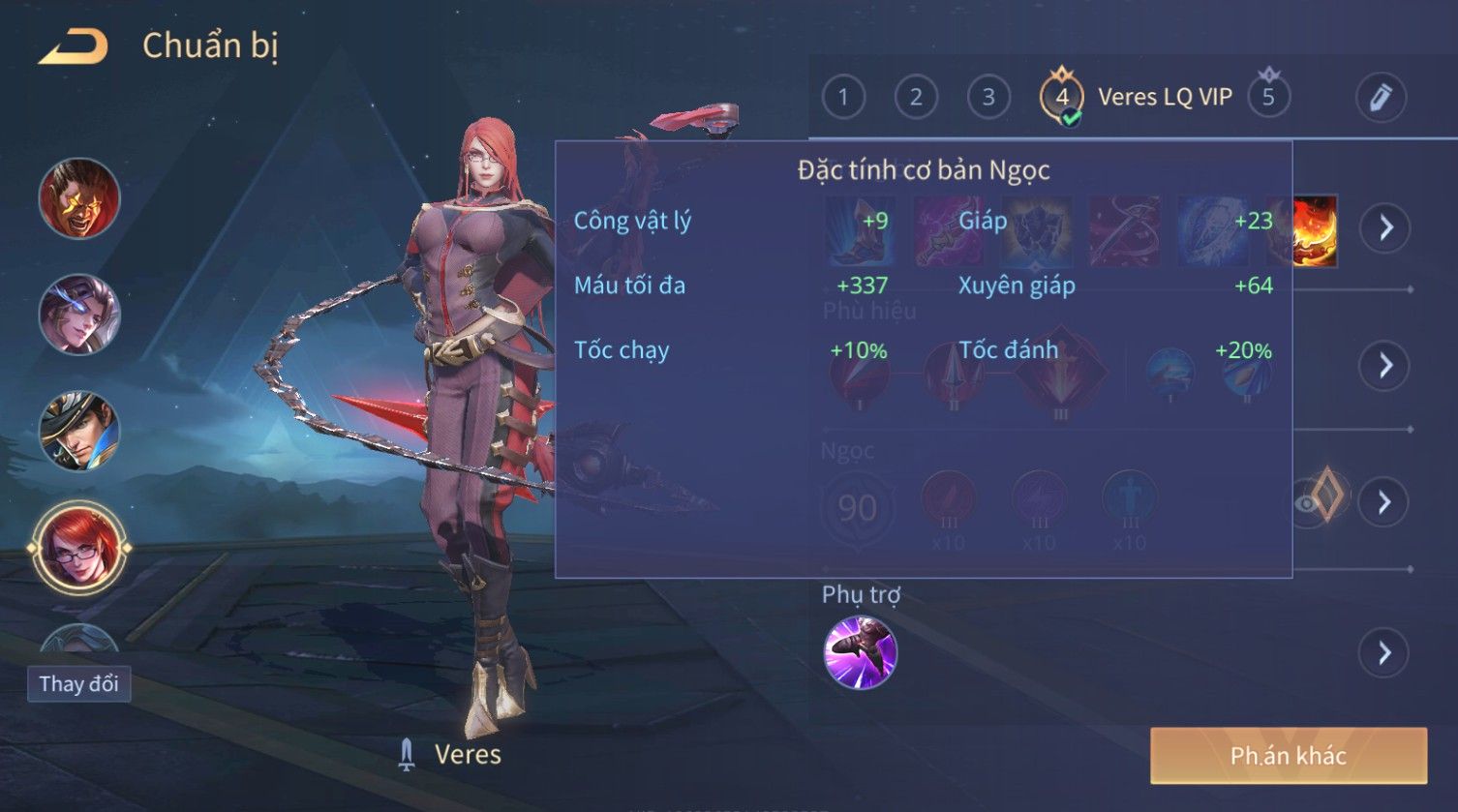Open the Ngọc details arrow
1458x812 pixels.
click(x=1385, y=501)
